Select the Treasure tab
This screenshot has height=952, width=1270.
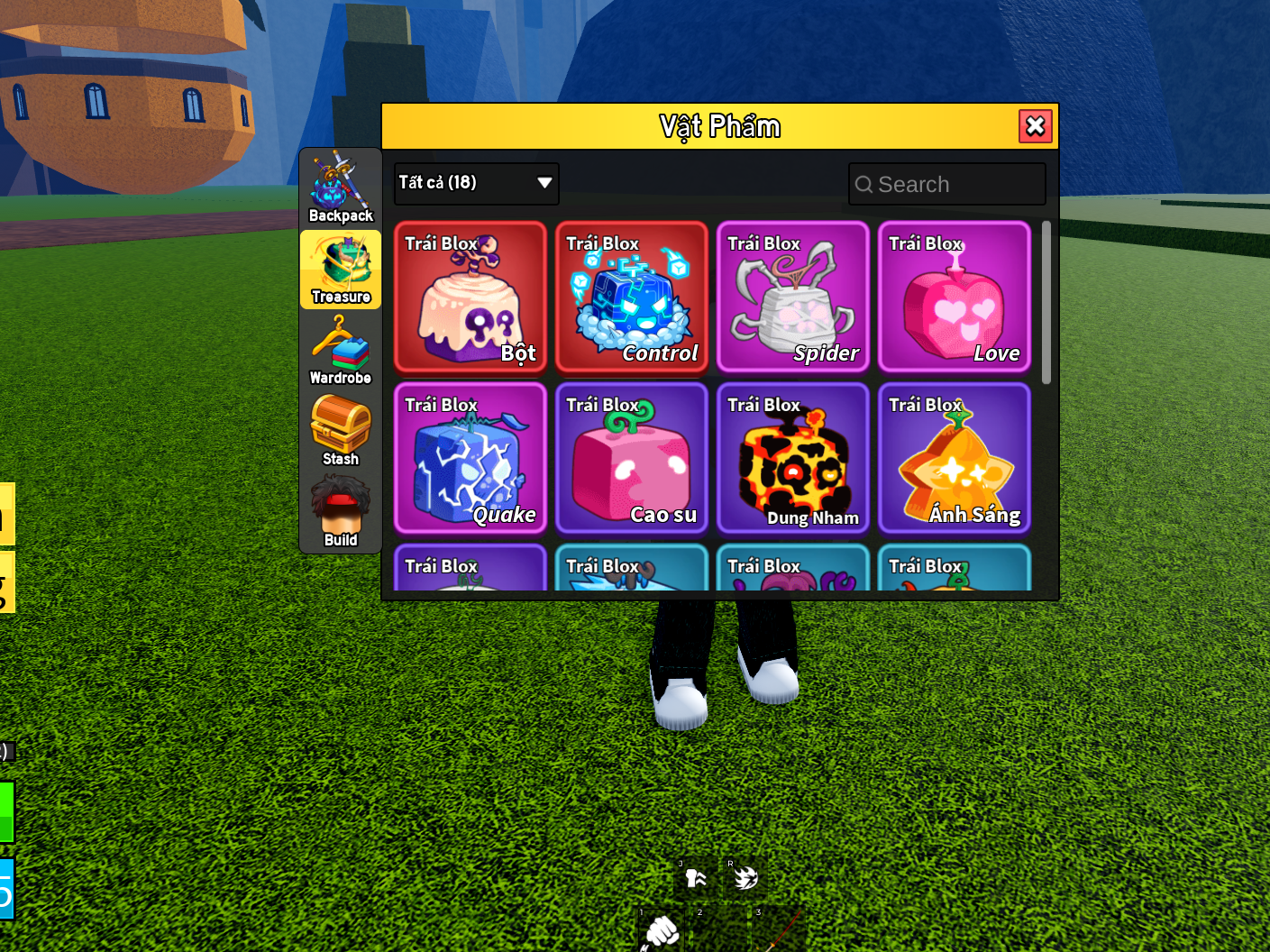click(x=341, y=270)
